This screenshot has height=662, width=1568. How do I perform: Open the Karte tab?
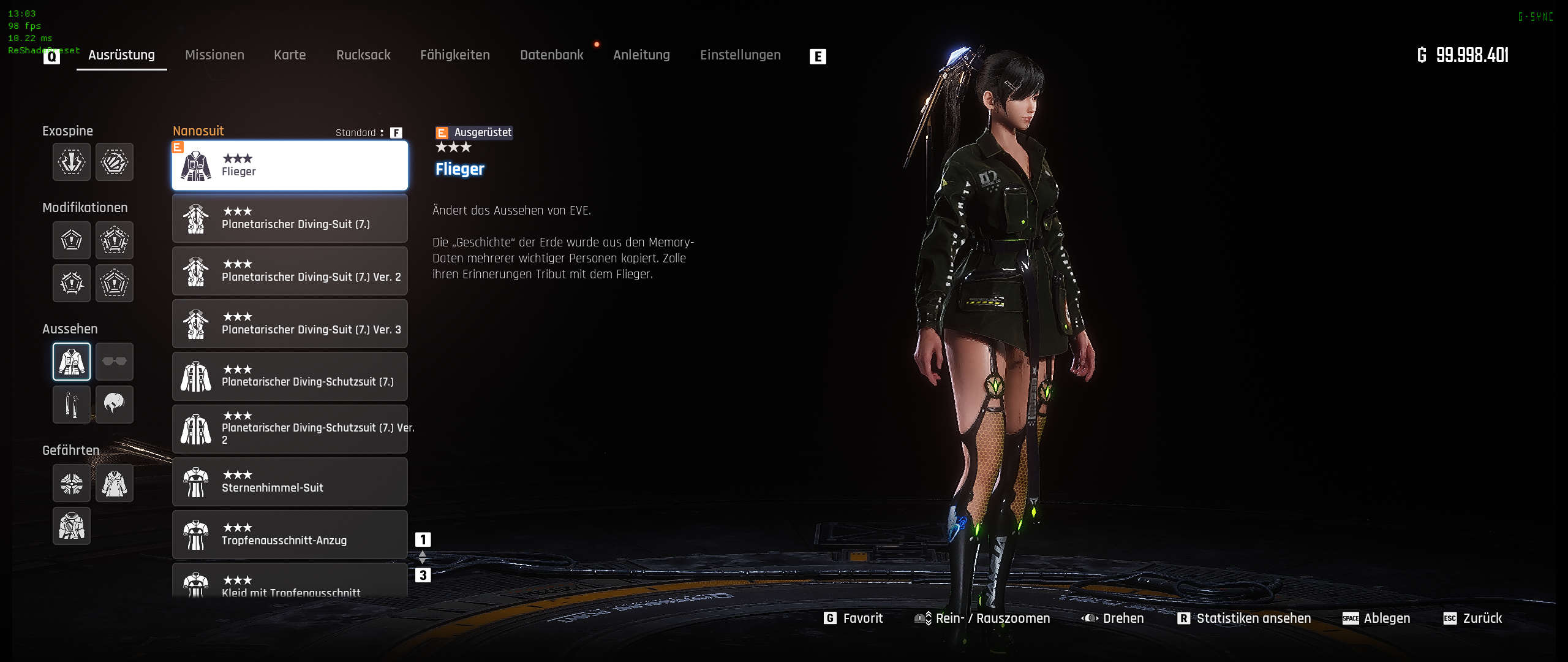[x=290, y=55]
